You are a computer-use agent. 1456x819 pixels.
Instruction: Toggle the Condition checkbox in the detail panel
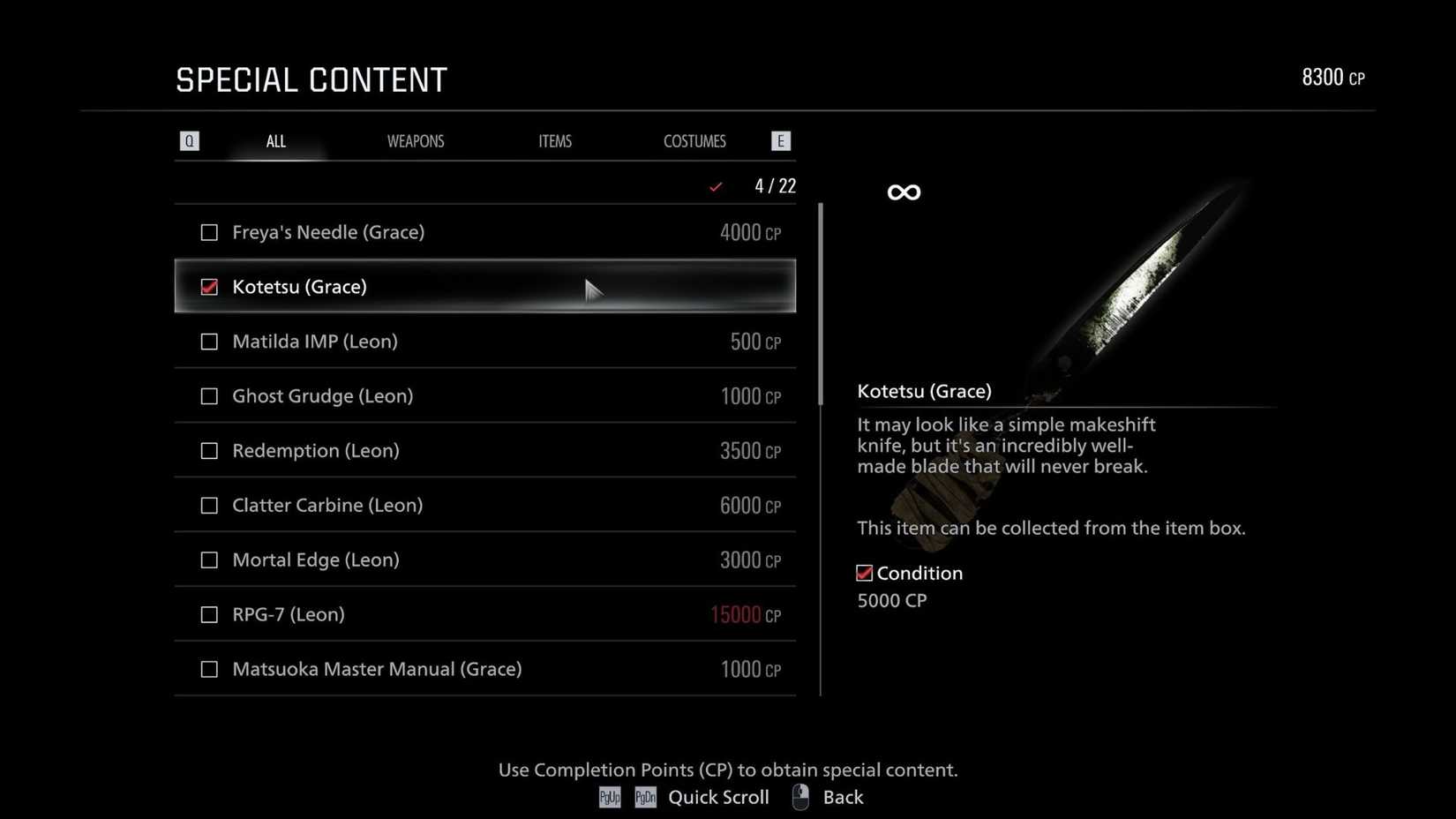[x=864, y=572]
